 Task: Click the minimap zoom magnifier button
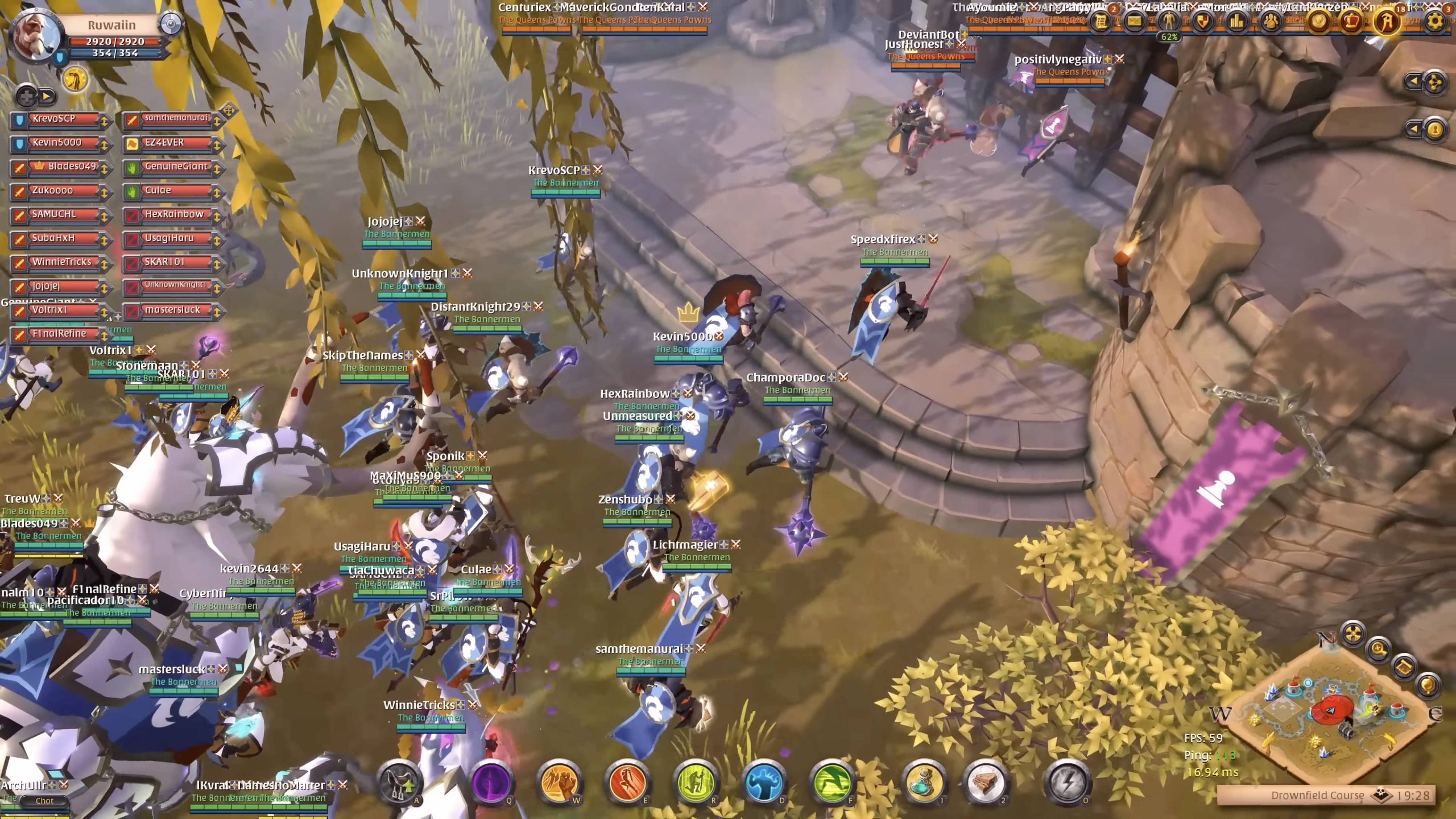[1379, 649]
